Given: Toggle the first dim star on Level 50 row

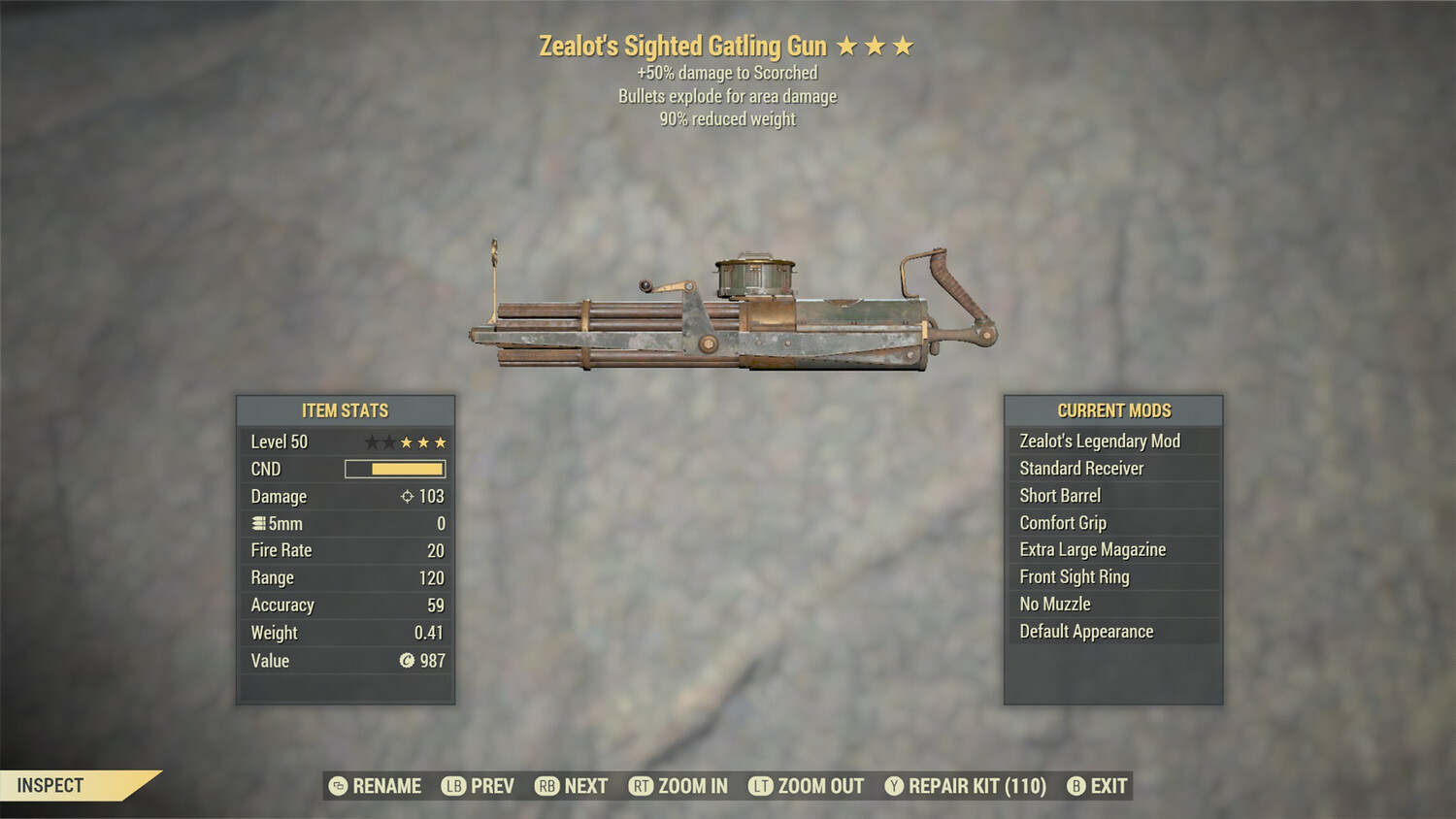Looking at the screenshot, I should click(372, 442).
